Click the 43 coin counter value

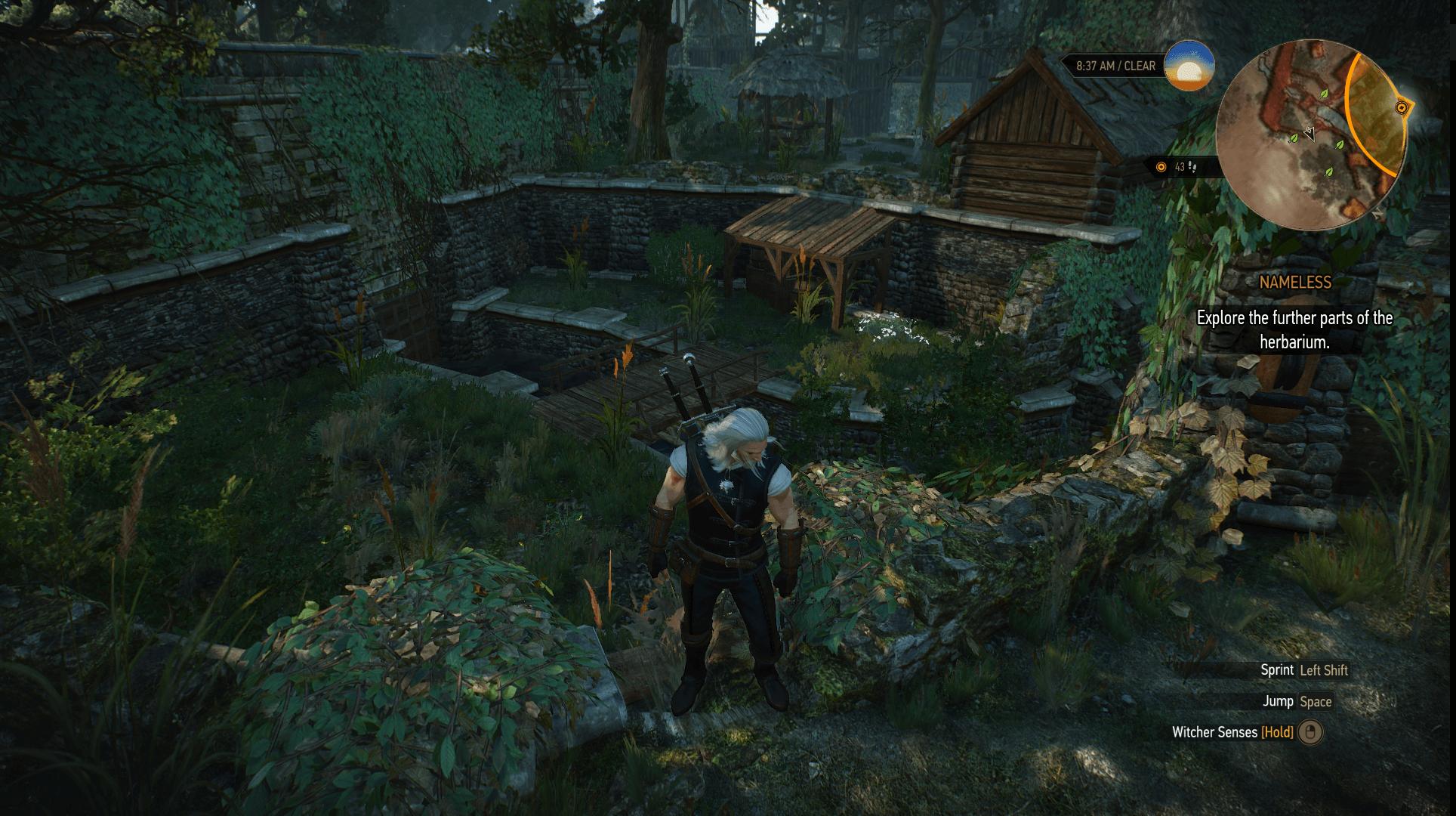click(1179, 165)
